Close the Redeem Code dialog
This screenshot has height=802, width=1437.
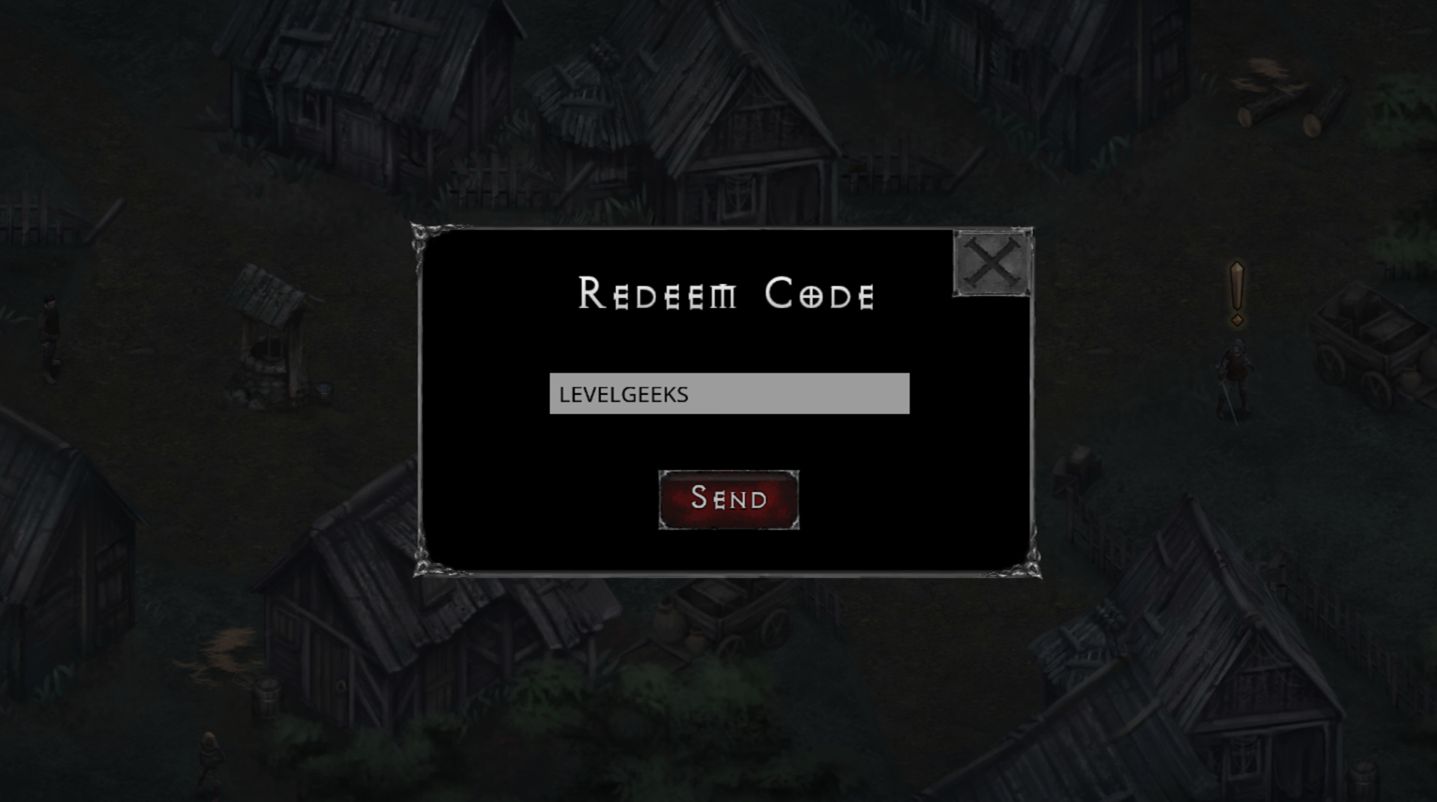(x=992, y=263)
